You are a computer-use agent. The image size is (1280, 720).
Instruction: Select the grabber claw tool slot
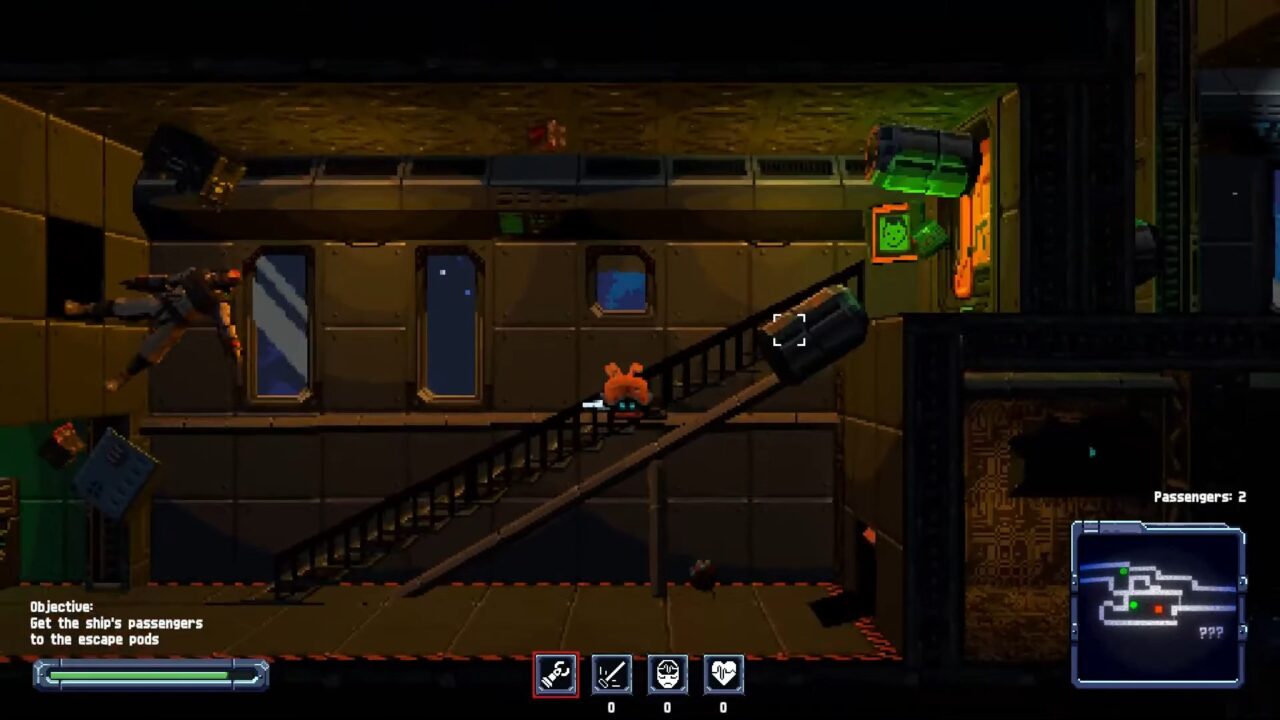(555, 674)
